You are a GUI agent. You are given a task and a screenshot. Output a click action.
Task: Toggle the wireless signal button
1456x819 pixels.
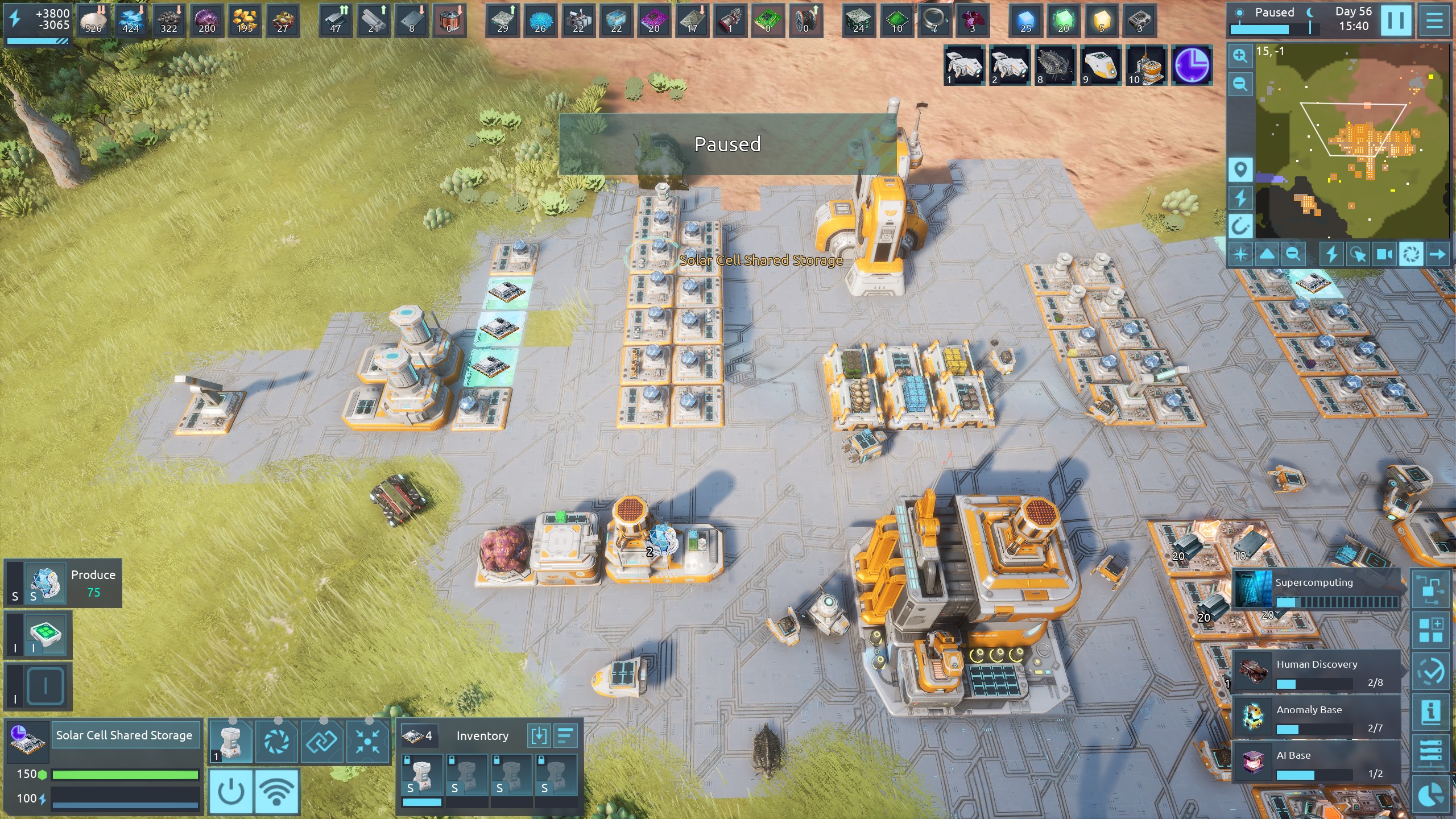[x=277, y=791]
